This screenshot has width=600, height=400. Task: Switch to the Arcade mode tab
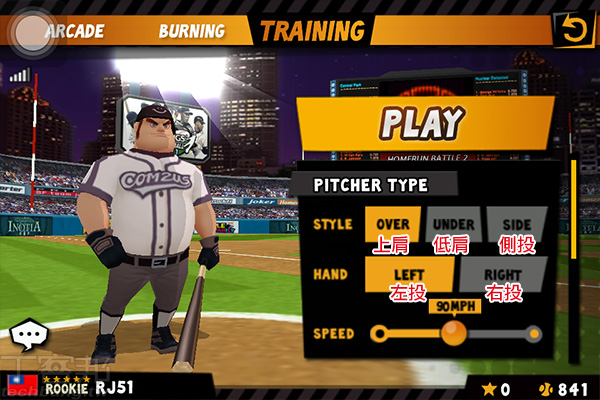click(74, 31)
